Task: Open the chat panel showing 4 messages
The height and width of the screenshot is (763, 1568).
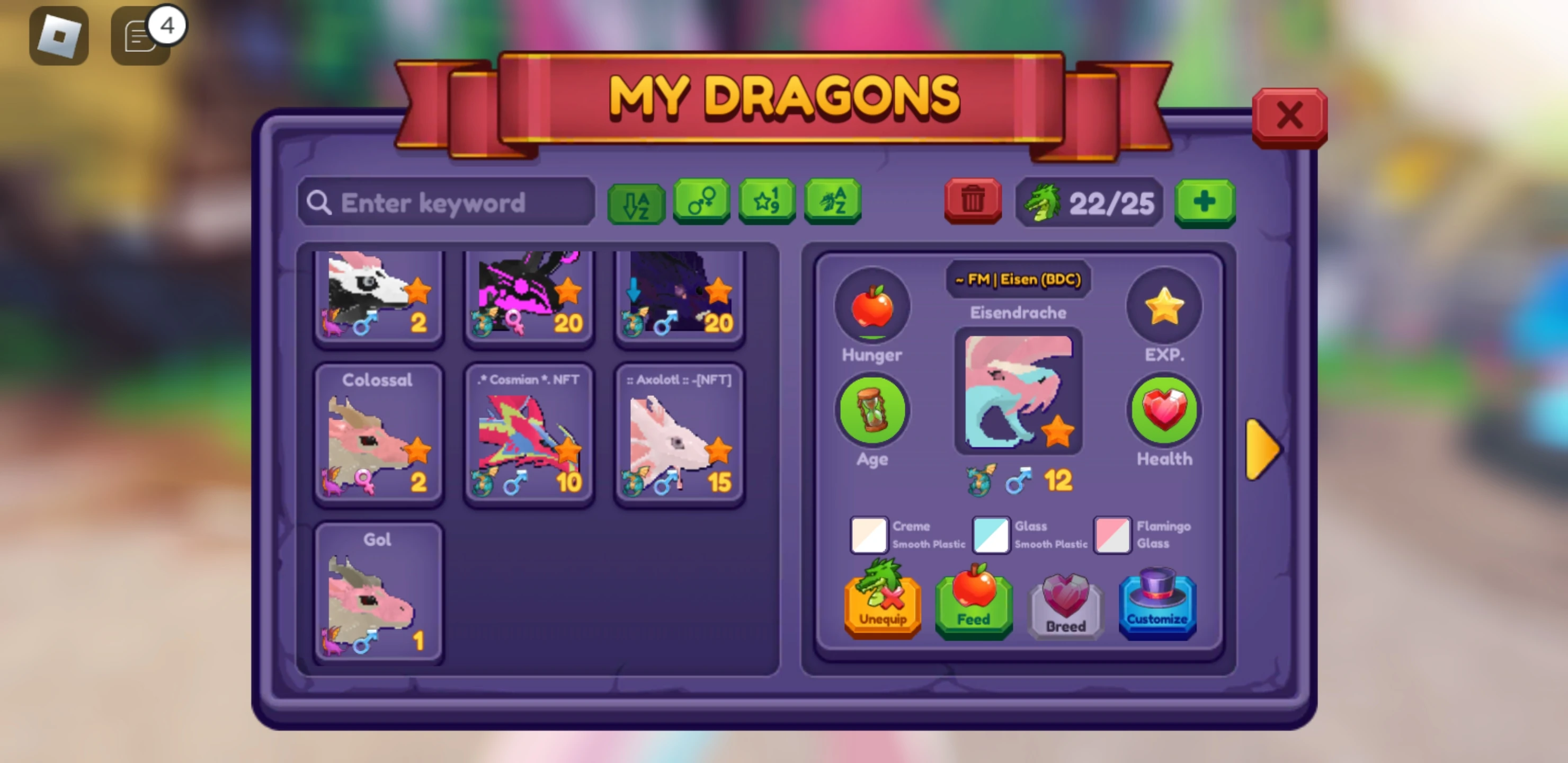Action: pyautogui.click(x=140, y=36)
